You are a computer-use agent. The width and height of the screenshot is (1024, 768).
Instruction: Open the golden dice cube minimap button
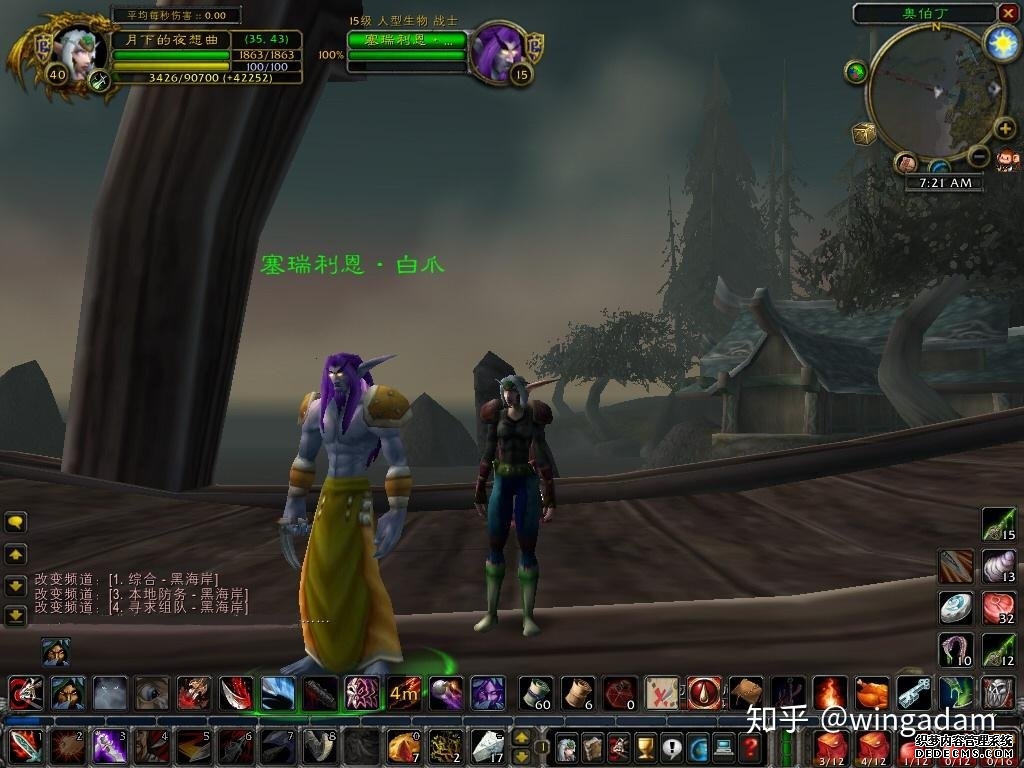point(864,133)
